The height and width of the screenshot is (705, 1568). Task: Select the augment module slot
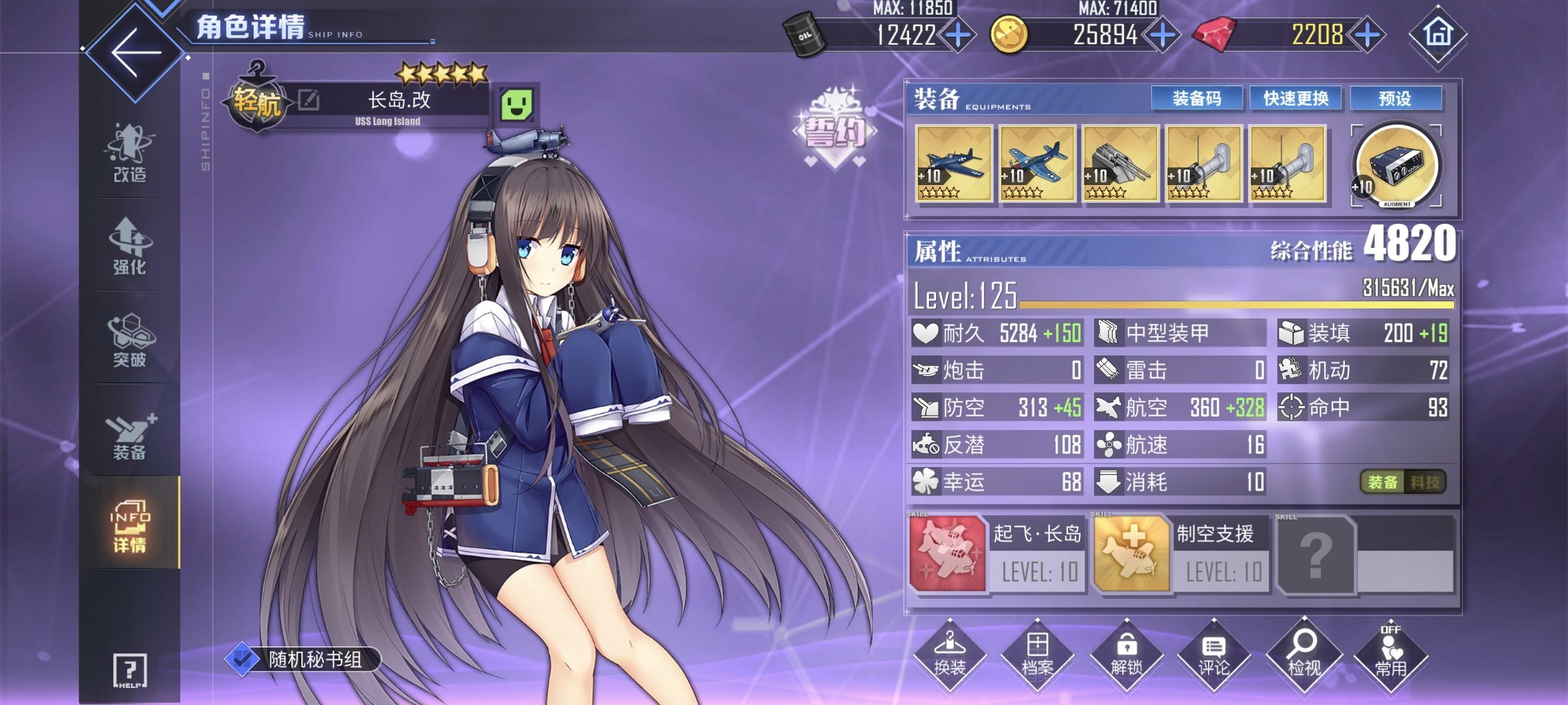click(1396, 166)
